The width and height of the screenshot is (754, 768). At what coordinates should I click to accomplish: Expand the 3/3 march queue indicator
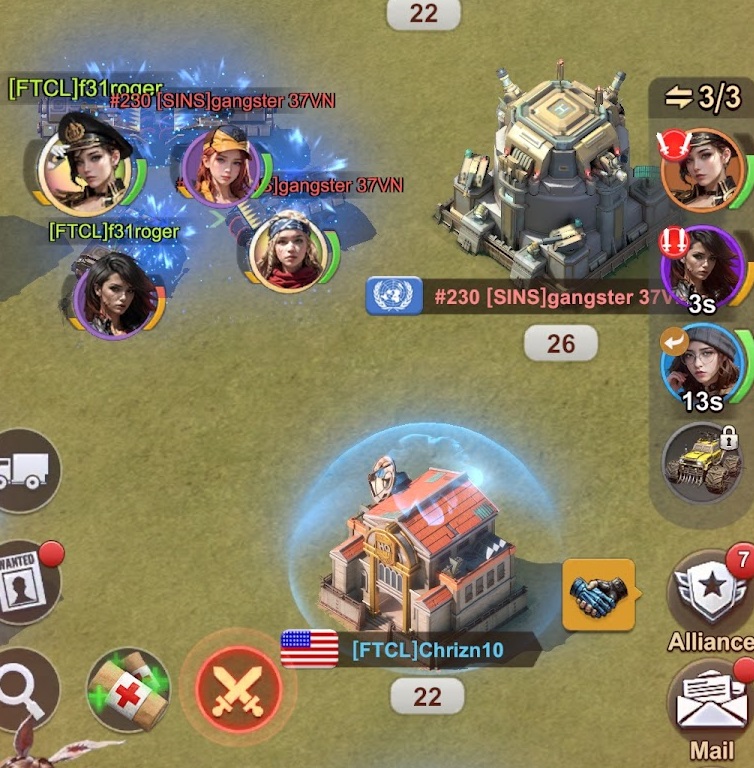(x=703, y=97)
